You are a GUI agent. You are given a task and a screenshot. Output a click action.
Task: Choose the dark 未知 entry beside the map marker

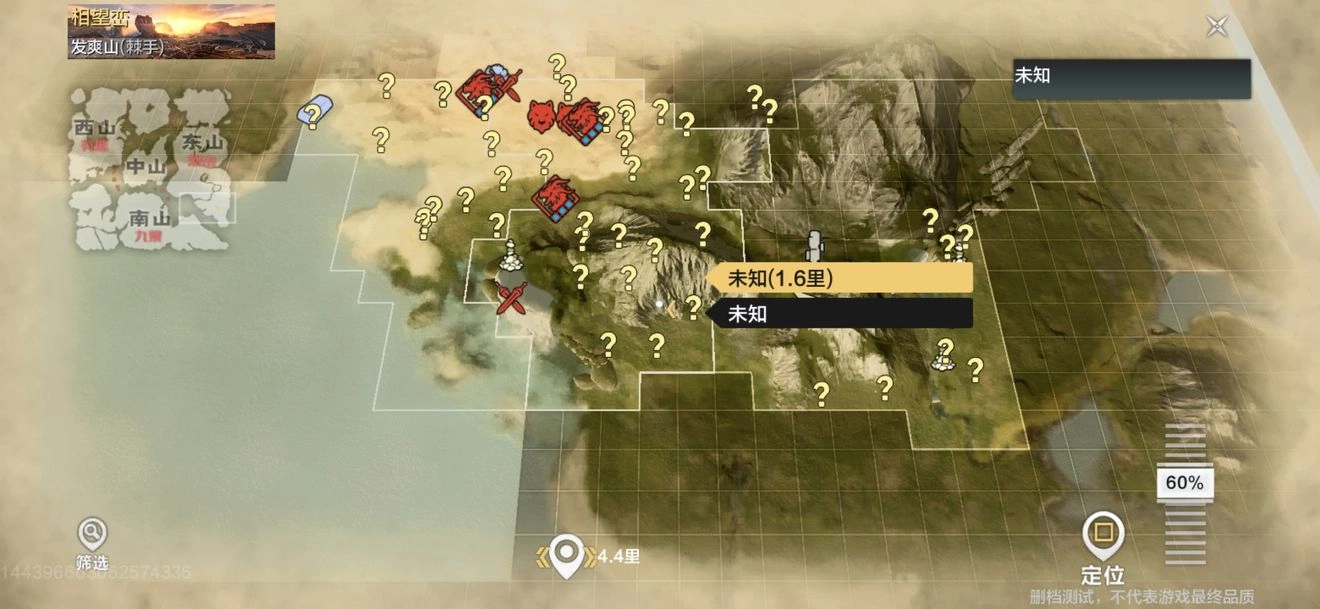[838, 314]
